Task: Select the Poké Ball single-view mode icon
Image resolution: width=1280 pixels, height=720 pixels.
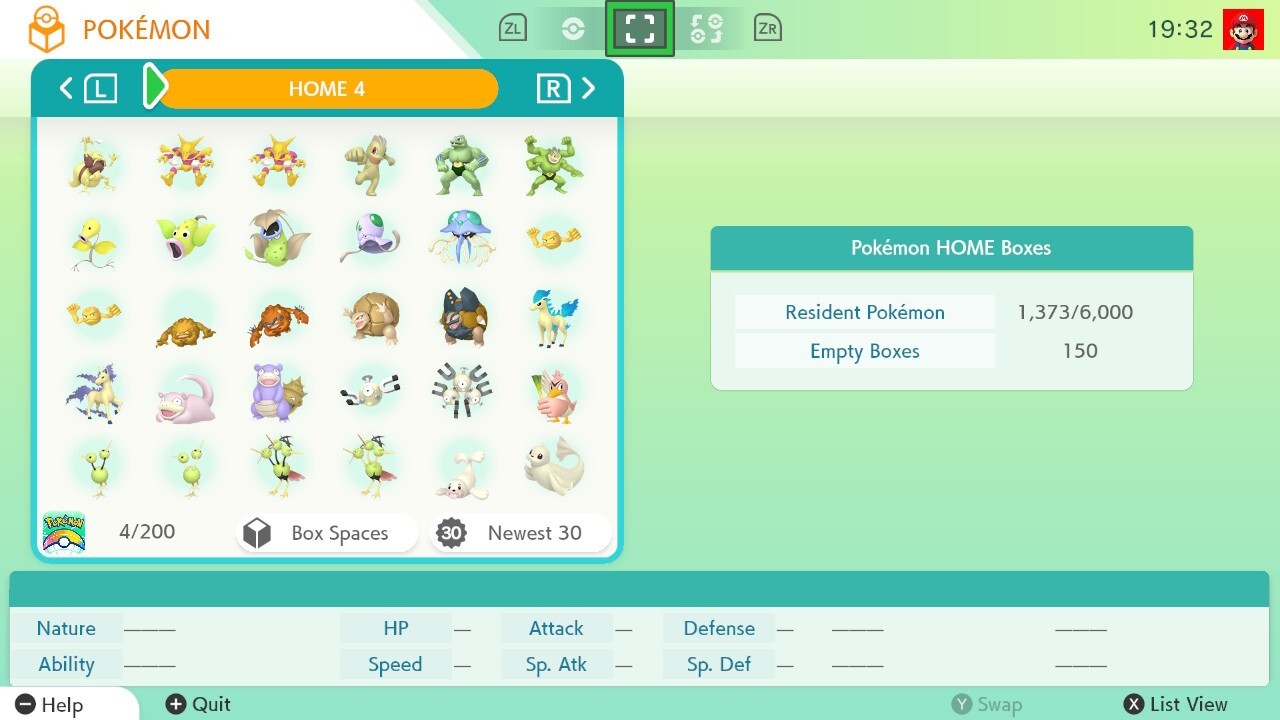Action: pyautogui.click(x=575, y=28)
